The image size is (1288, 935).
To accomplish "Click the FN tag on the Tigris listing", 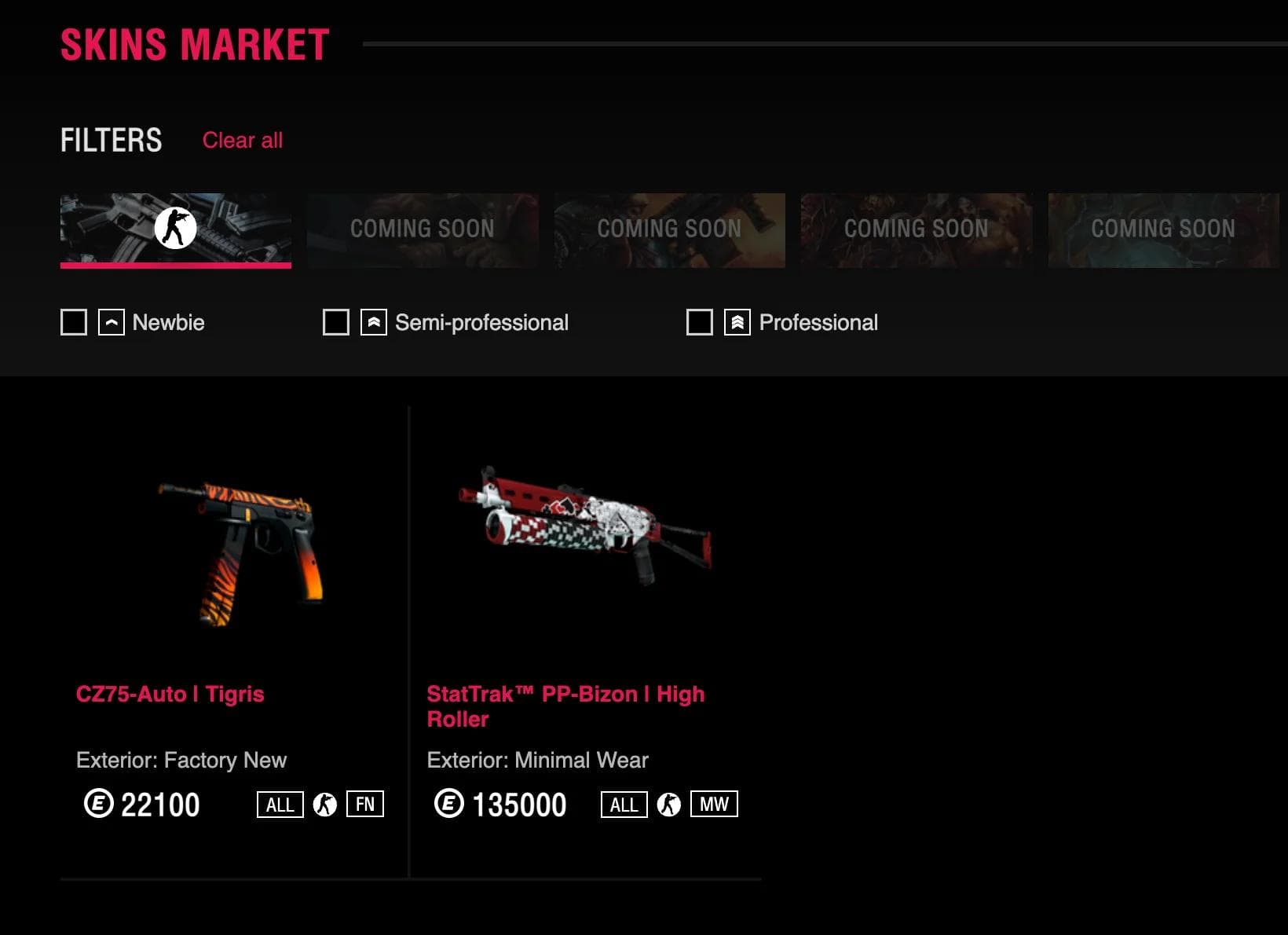I will [365, 804].
